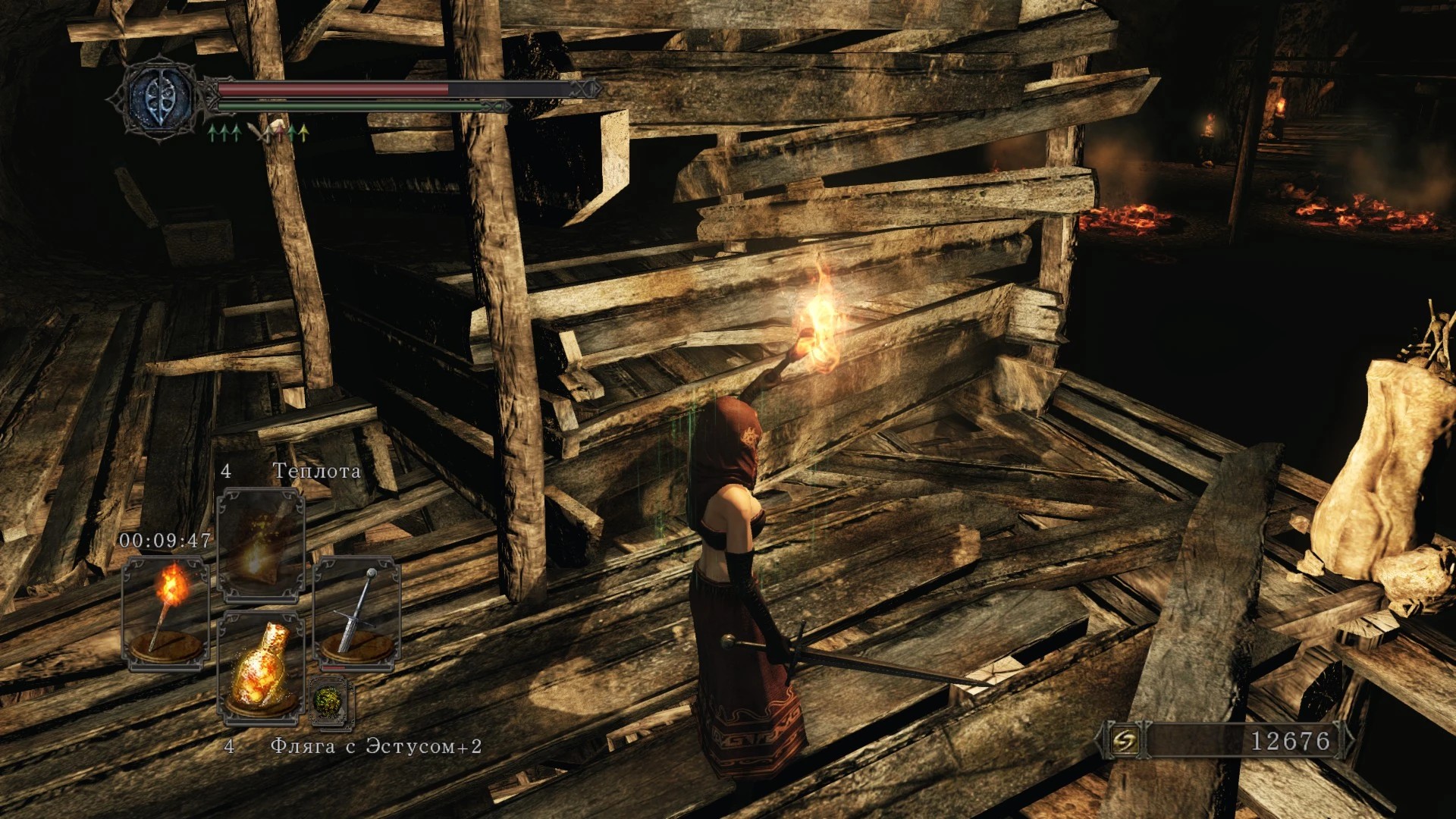Select the torch left-hand slot

[166, 613]
